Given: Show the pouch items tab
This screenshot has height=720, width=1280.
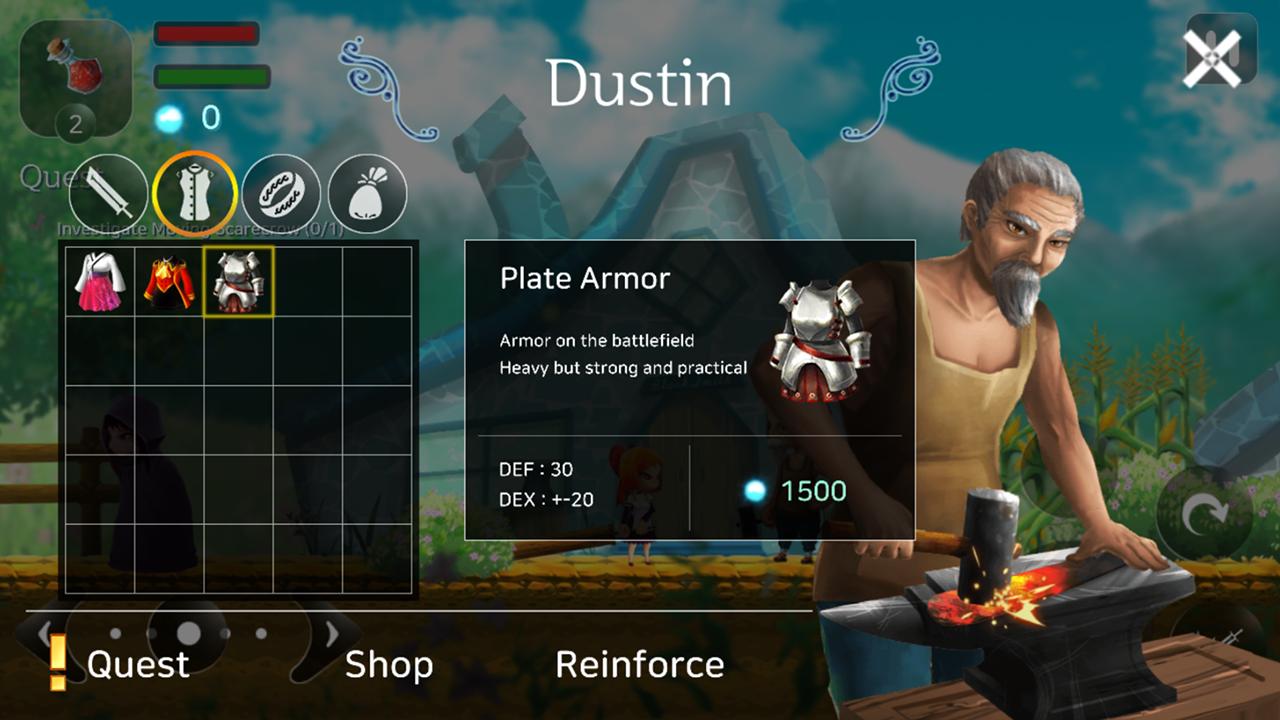Looking at the screenshot, I should [367, 193].
